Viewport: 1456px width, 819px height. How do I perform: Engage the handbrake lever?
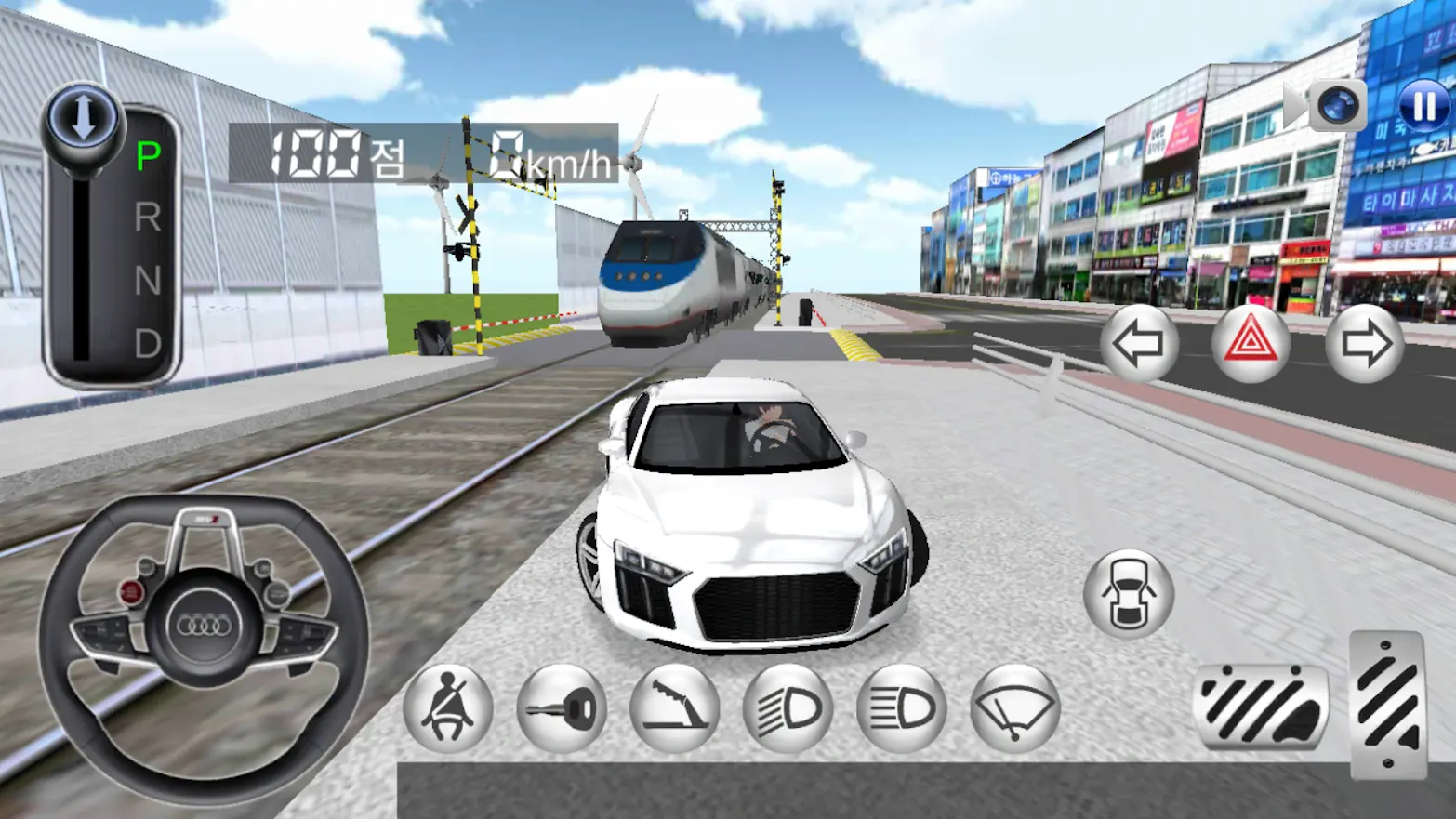[675, 707]
